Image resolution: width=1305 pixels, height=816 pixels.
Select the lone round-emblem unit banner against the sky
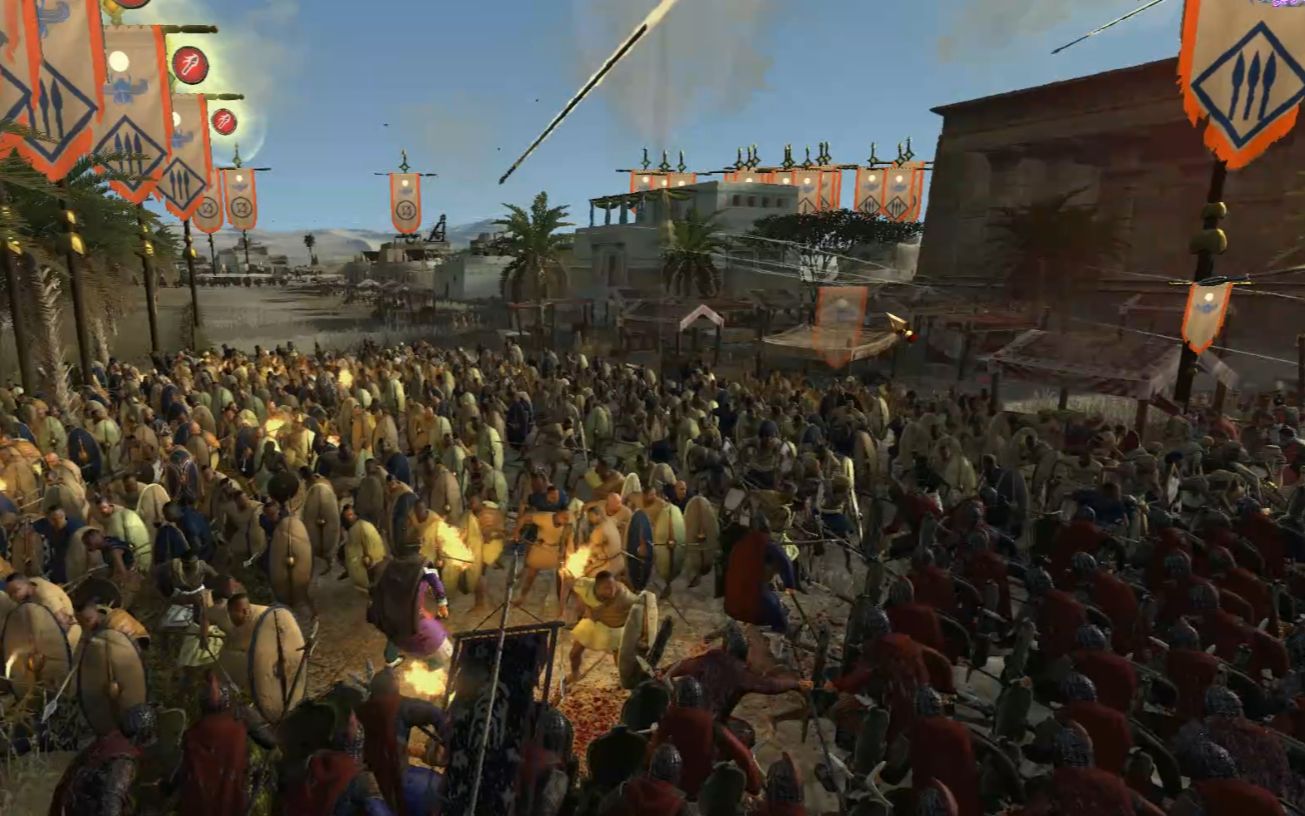click(405, 201)
